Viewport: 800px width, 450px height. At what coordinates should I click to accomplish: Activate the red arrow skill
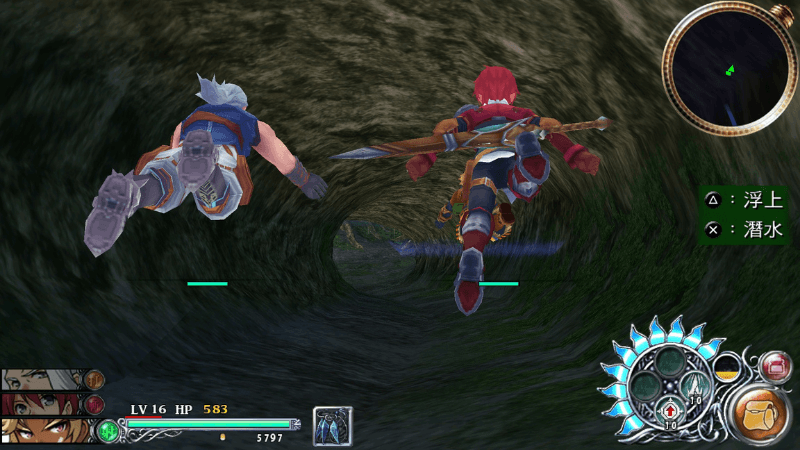(x=669, y=410)
